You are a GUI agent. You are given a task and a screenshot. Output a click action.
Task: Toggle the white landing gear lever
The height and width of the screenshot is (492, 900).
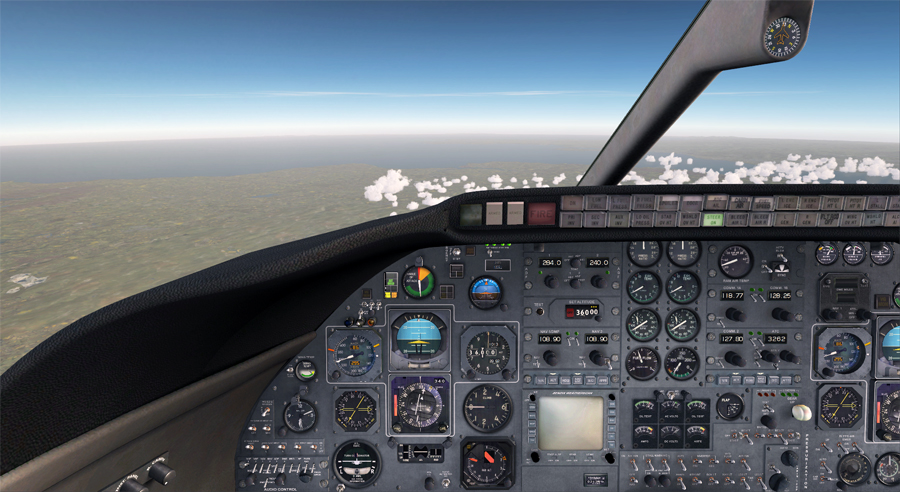[x=801, y=412]
